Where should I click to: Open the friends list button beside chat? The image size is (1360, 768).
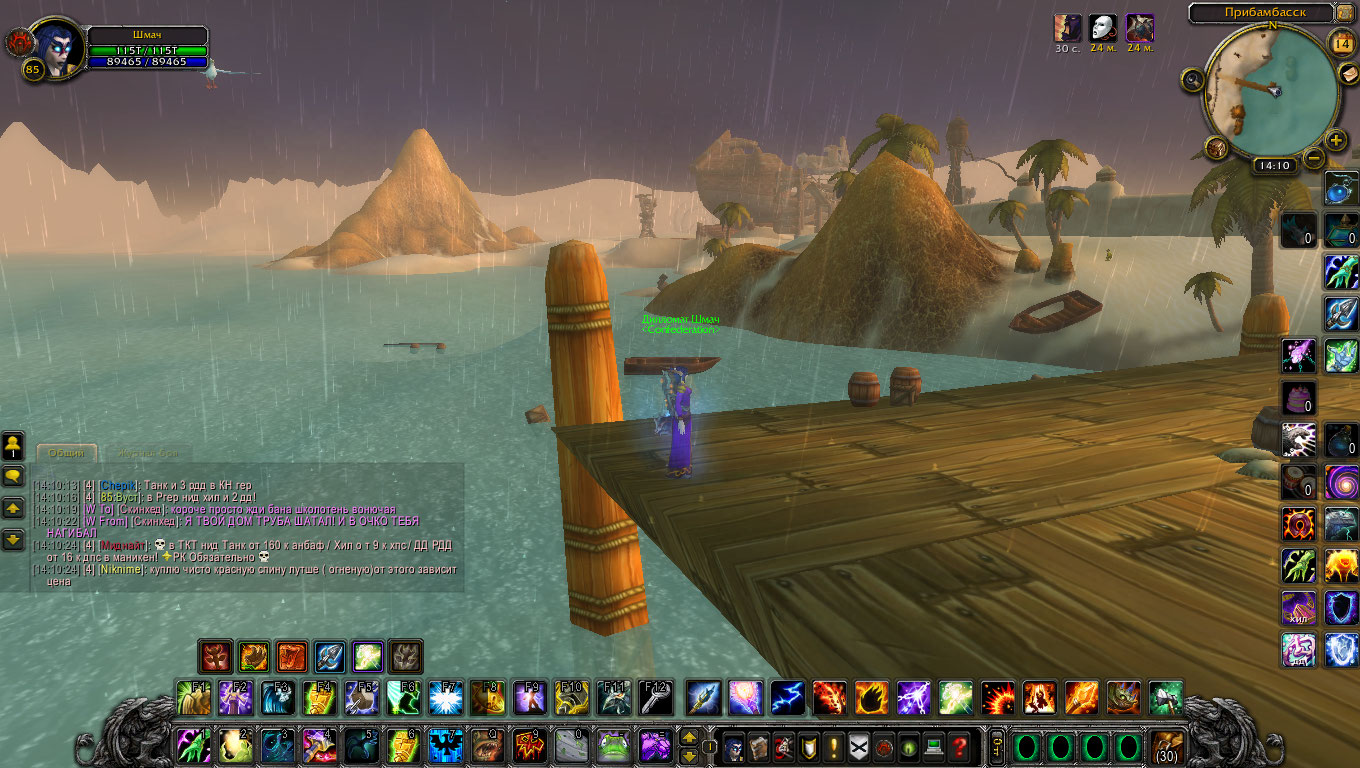click(14, 444)
